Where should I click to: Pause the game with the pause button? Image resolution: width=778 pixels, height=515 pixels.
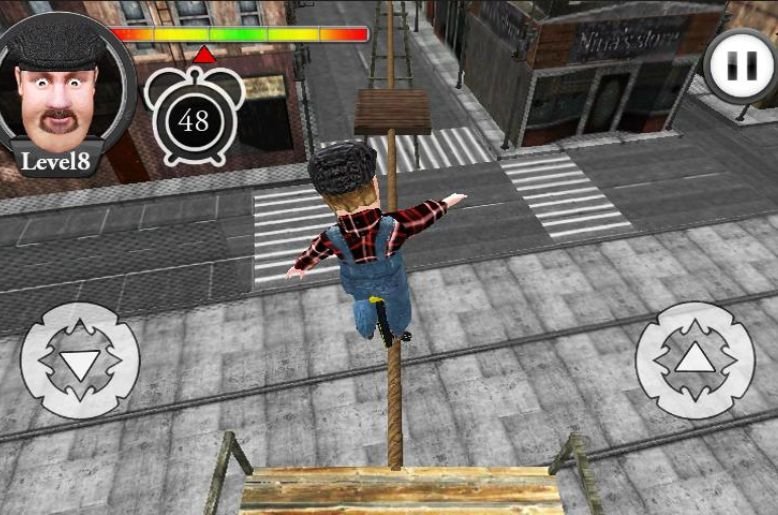(740, 66)
